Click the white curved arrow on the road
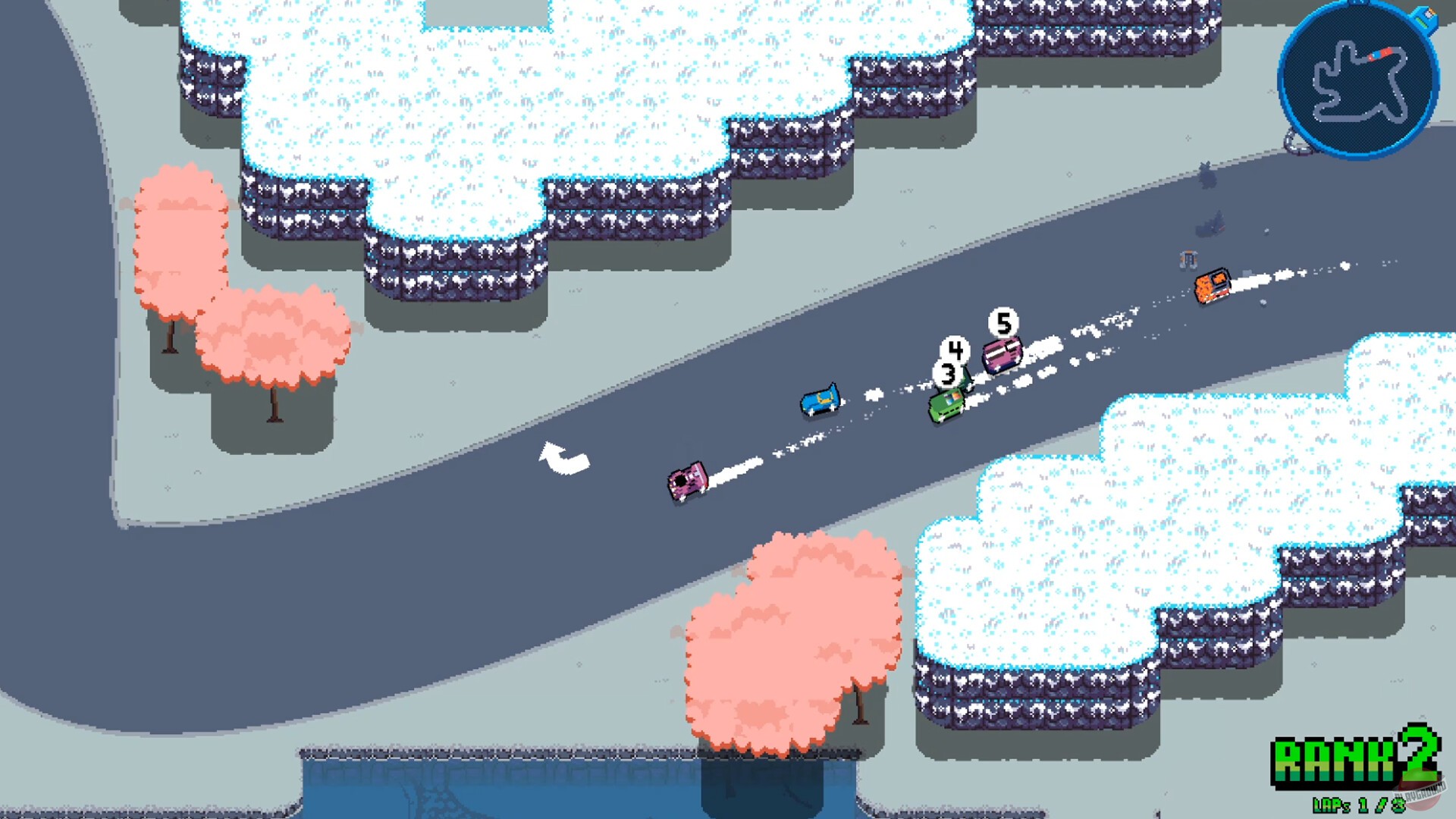The image size is (1456, 819). click(x=565, y=455)
